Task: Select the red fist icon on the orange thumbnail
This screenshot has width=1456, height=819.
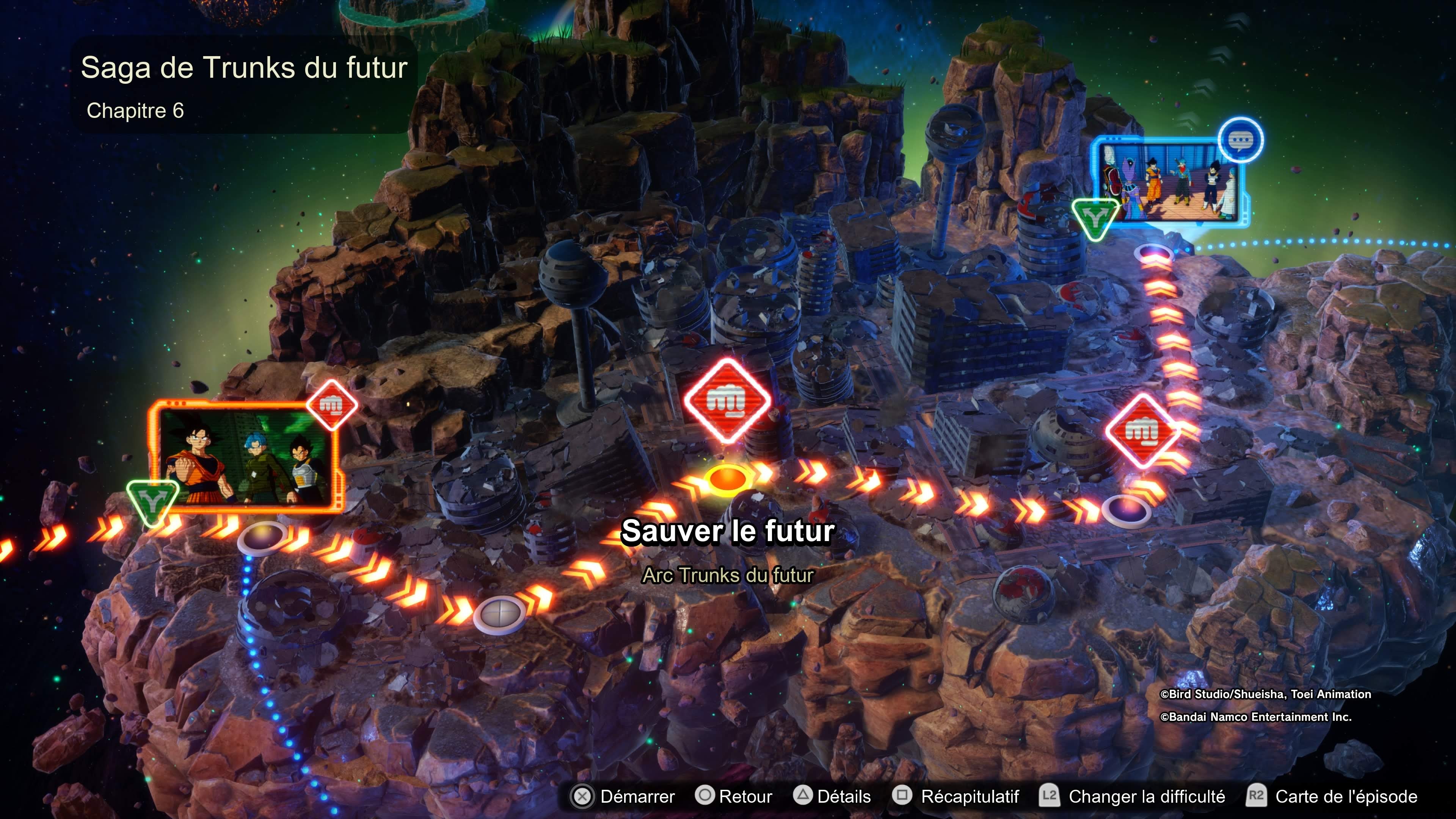Action: pos(332,405)
